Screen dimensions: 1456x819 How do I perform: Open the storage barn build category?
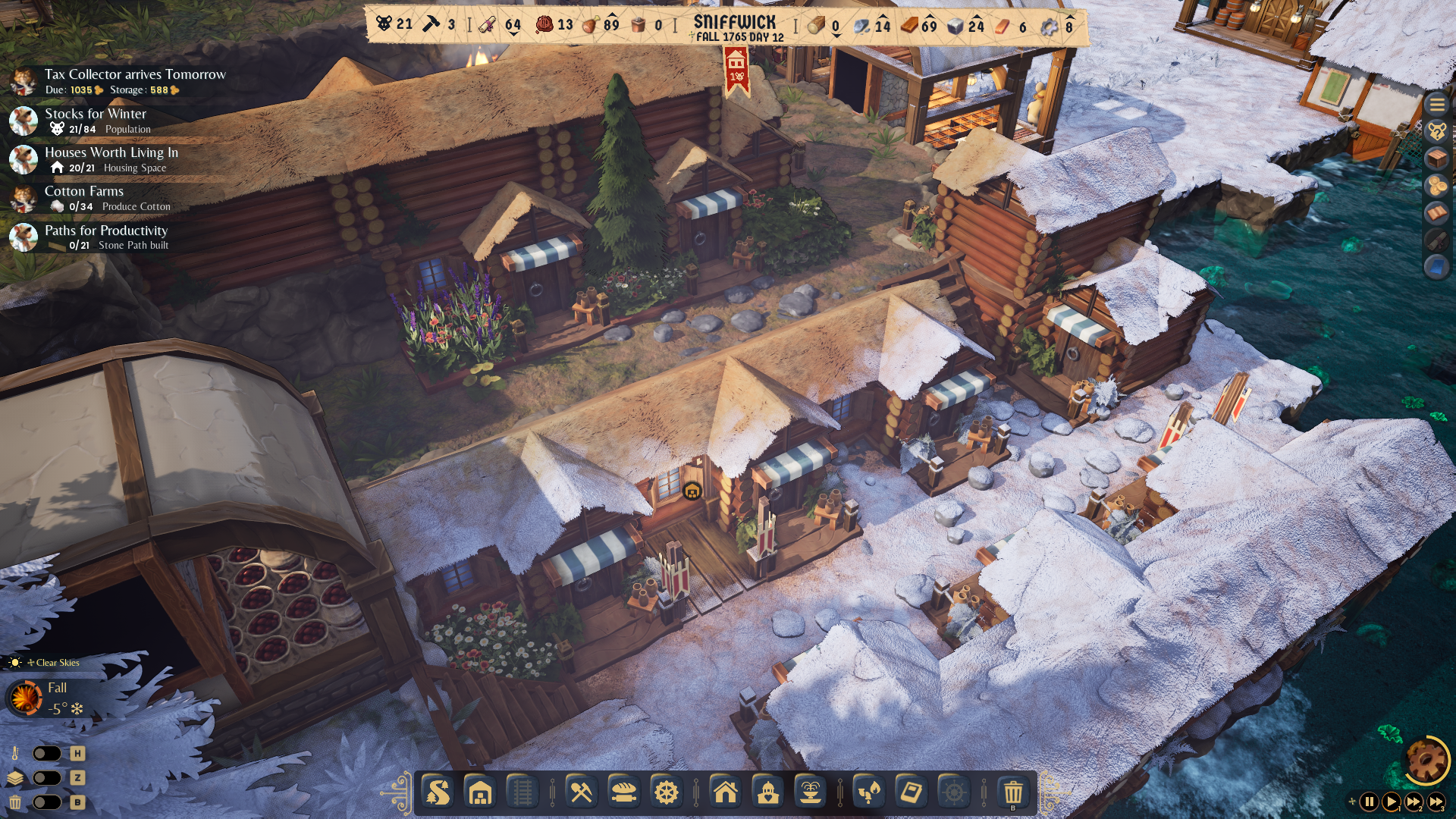tap(478, 794)
